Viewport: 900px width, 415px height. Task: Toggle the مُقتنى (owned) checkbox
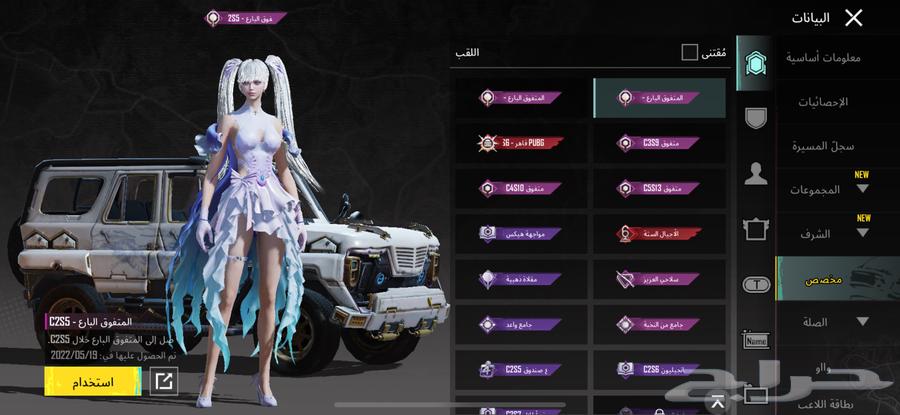tap(690, 52)
